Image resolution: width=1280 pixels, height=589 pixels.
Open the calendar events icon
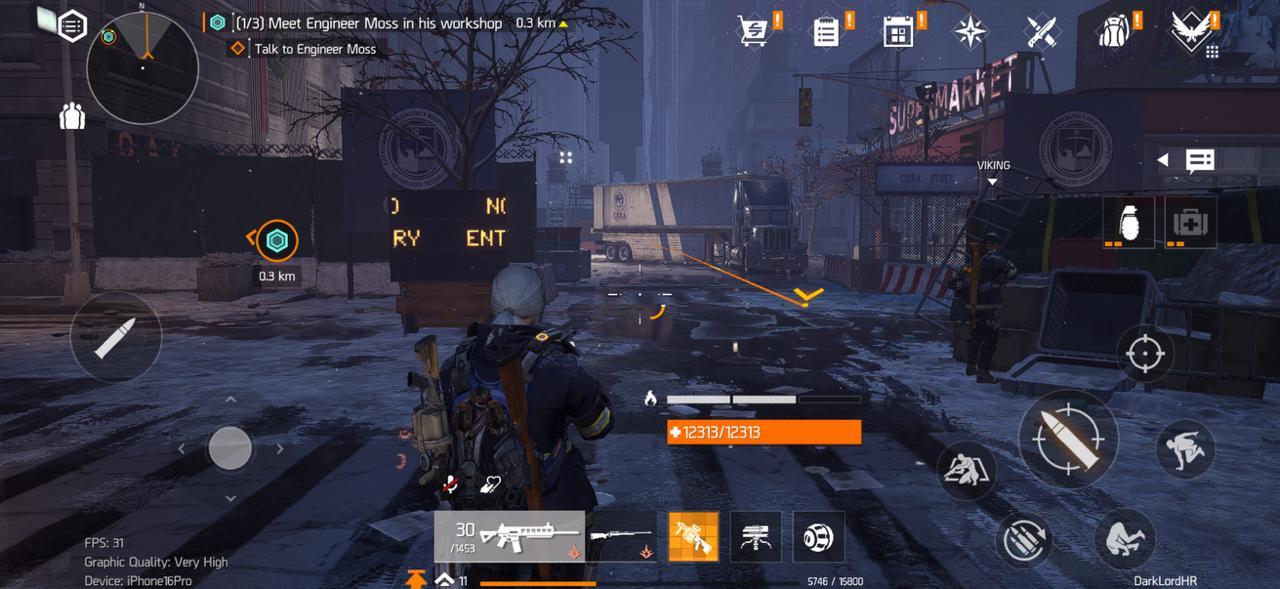pos(898,31)
